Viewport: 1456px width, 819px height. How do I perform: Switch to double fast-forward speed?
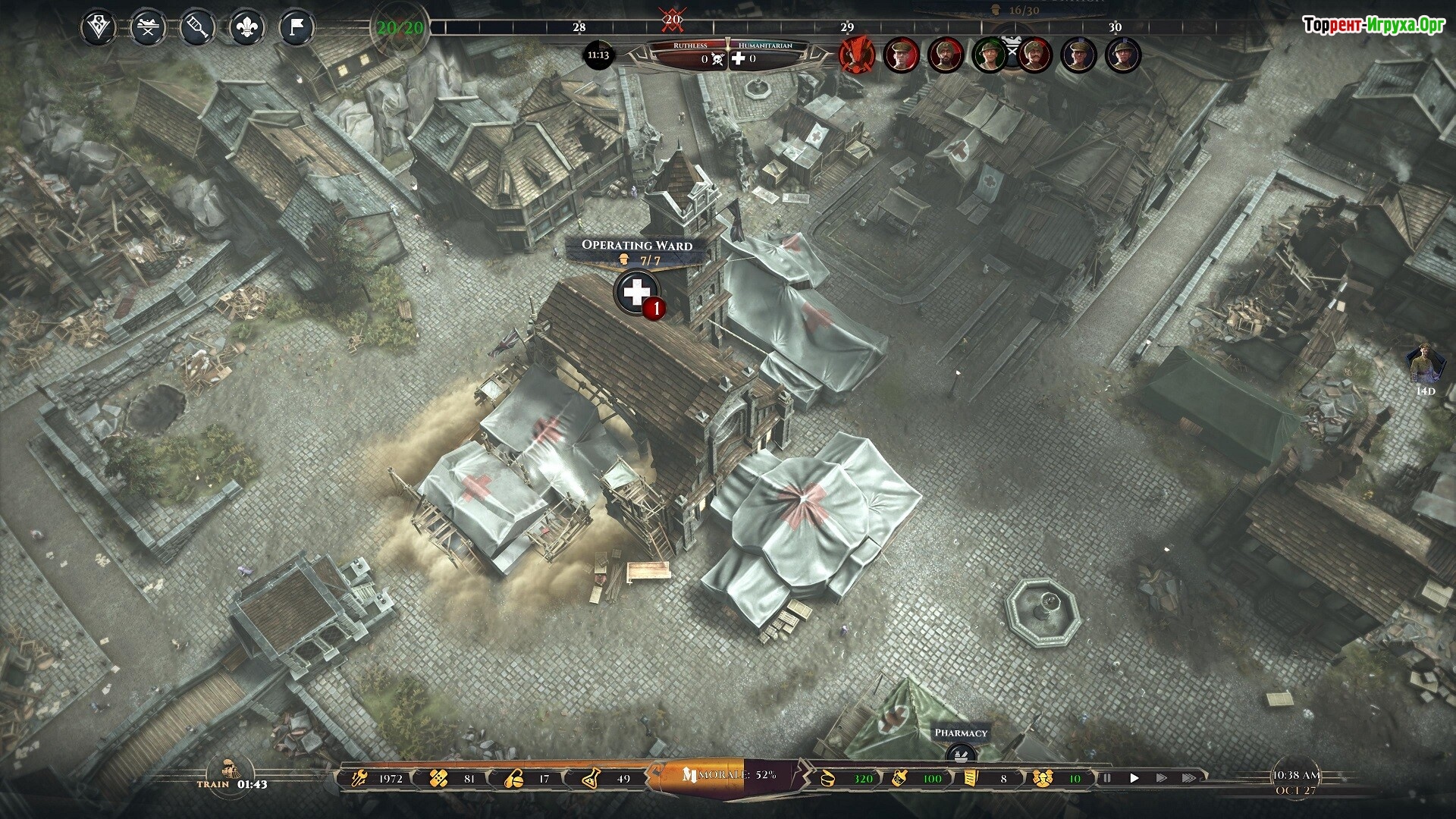1162,778
